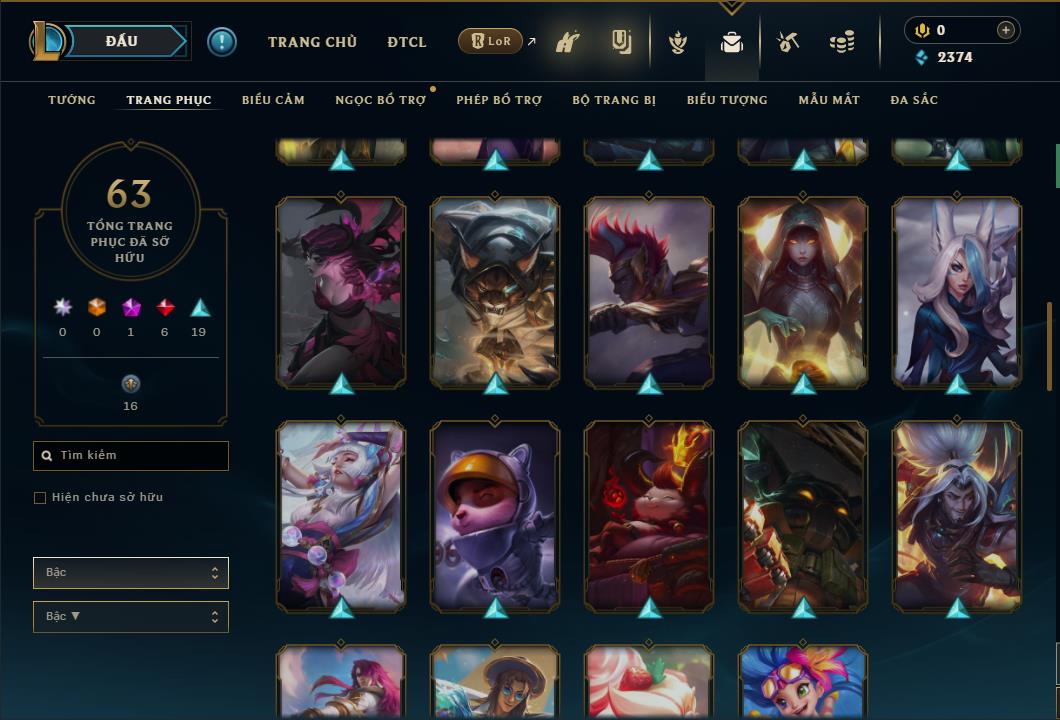1060x720 pixels.
Task: Switch to the BIỂU CẢM tab
Action: (x=273, y=100)
